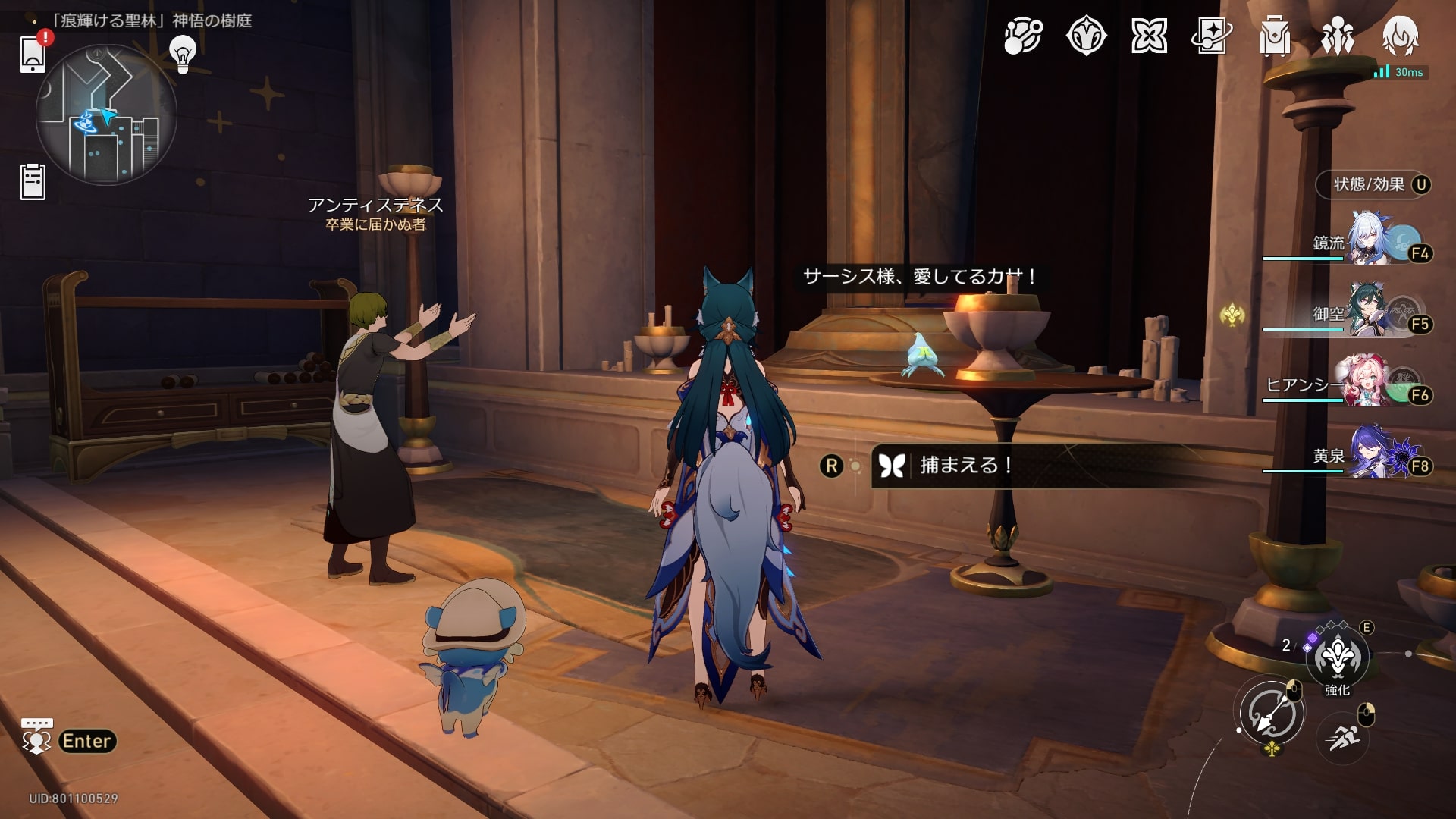
Task: Open the four-petal flower icon in top bar
Action: (1149, 36)
